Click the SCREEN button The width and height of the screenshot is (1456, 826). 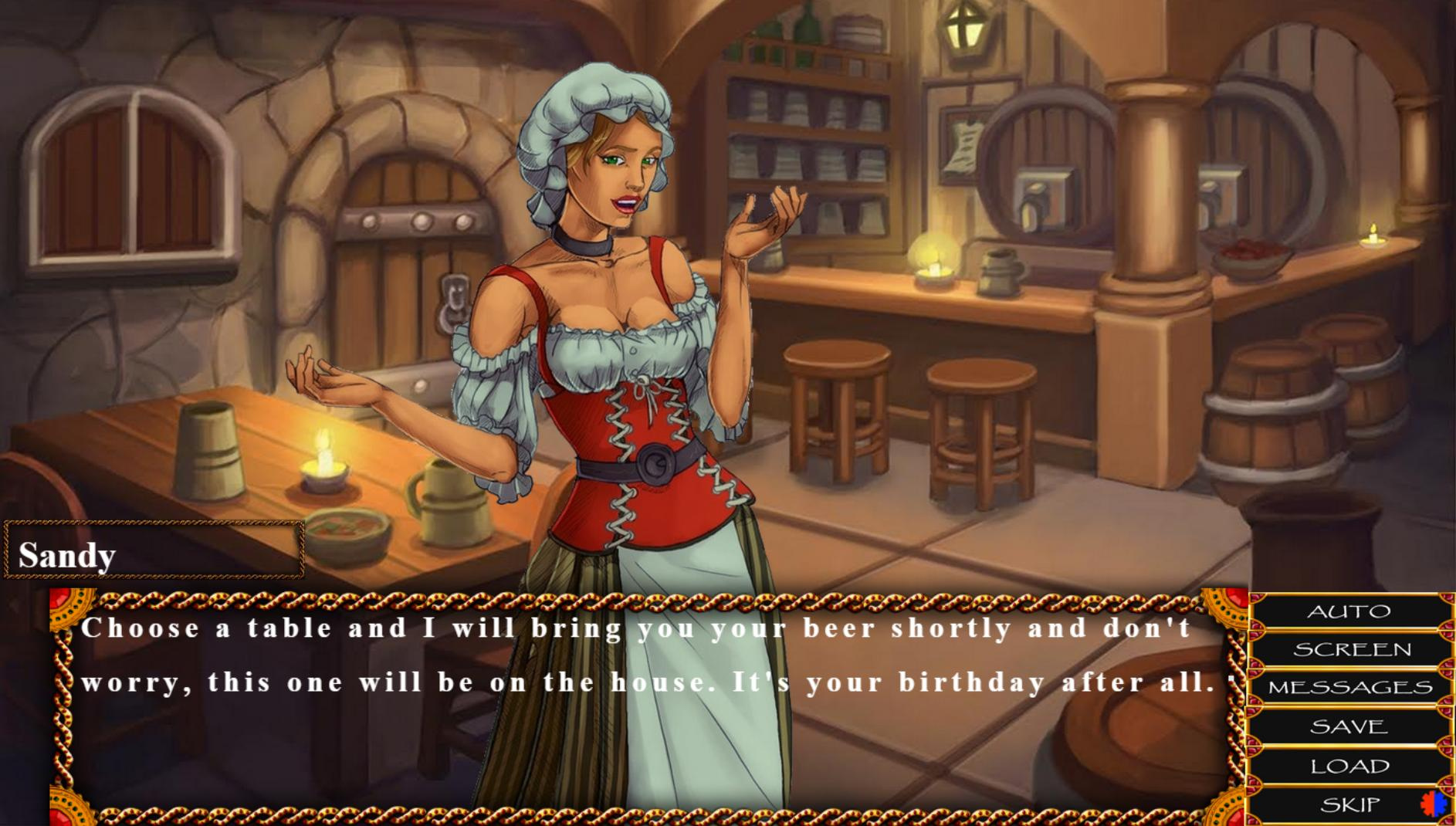(1352, 650)
